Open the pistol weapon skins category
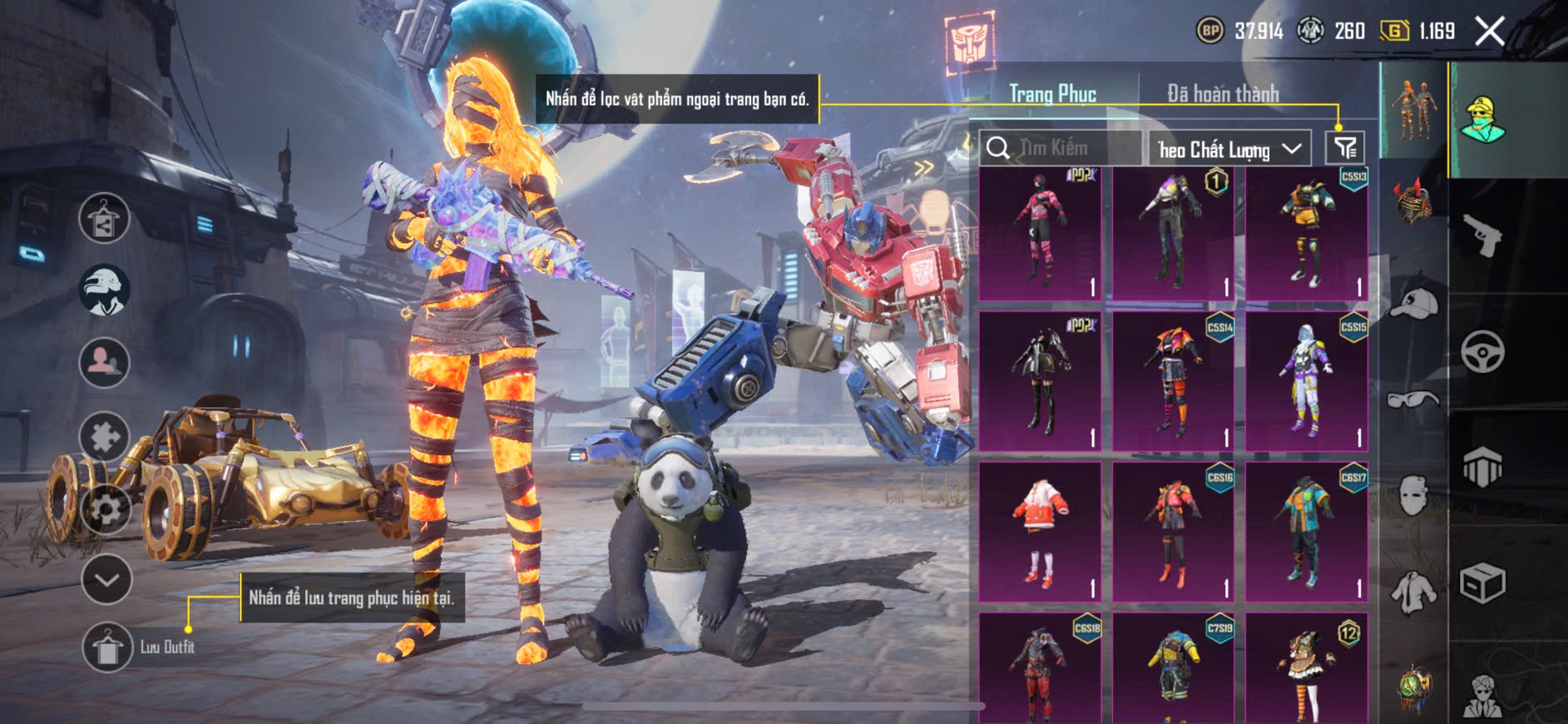The height and width of the screenshot is (724, 1568). (x=1482, y=236)
